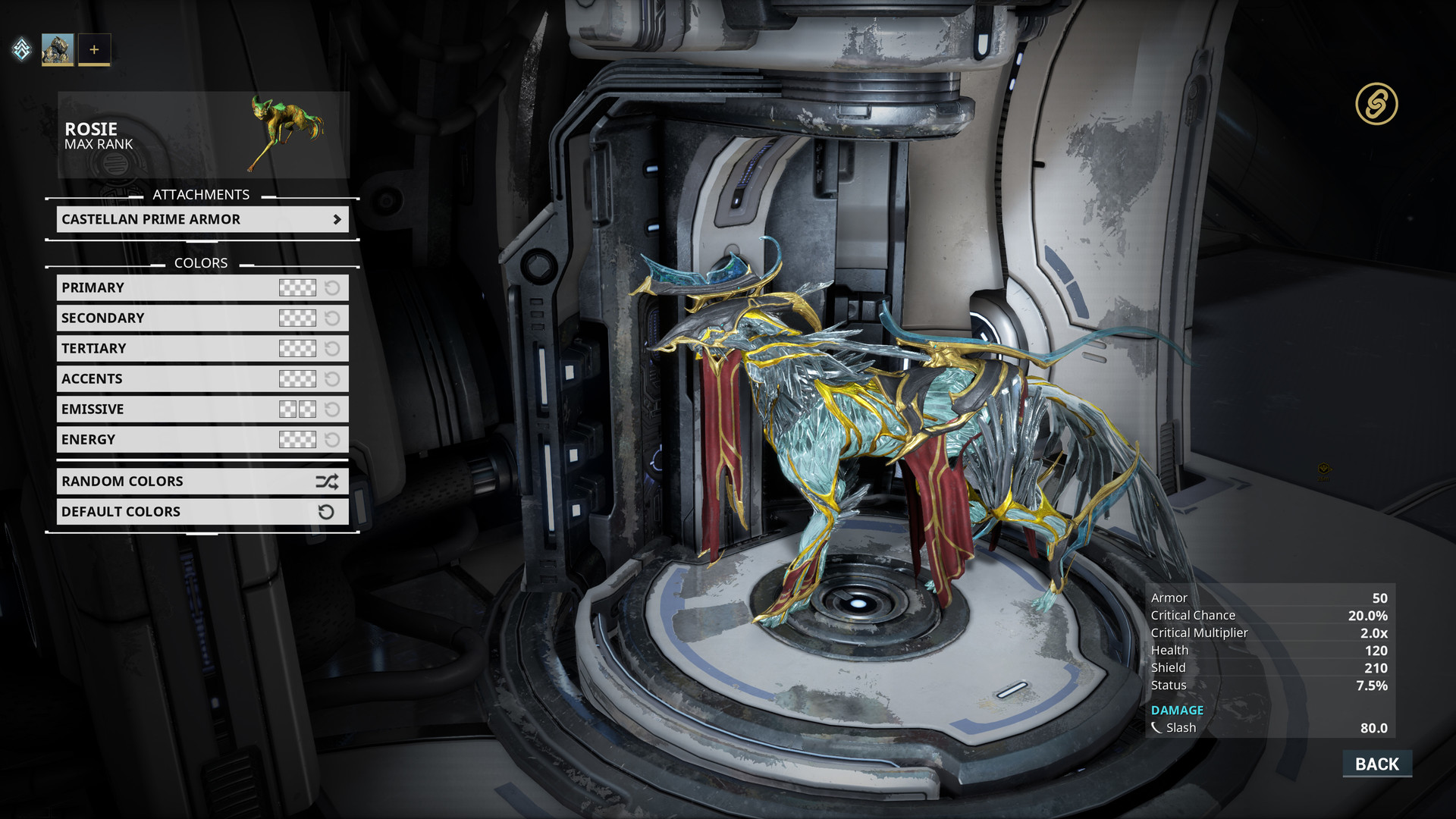Open the Emissive color picker
The height and width of the screenshot is (819, 1456).
[x=297, y=409]
